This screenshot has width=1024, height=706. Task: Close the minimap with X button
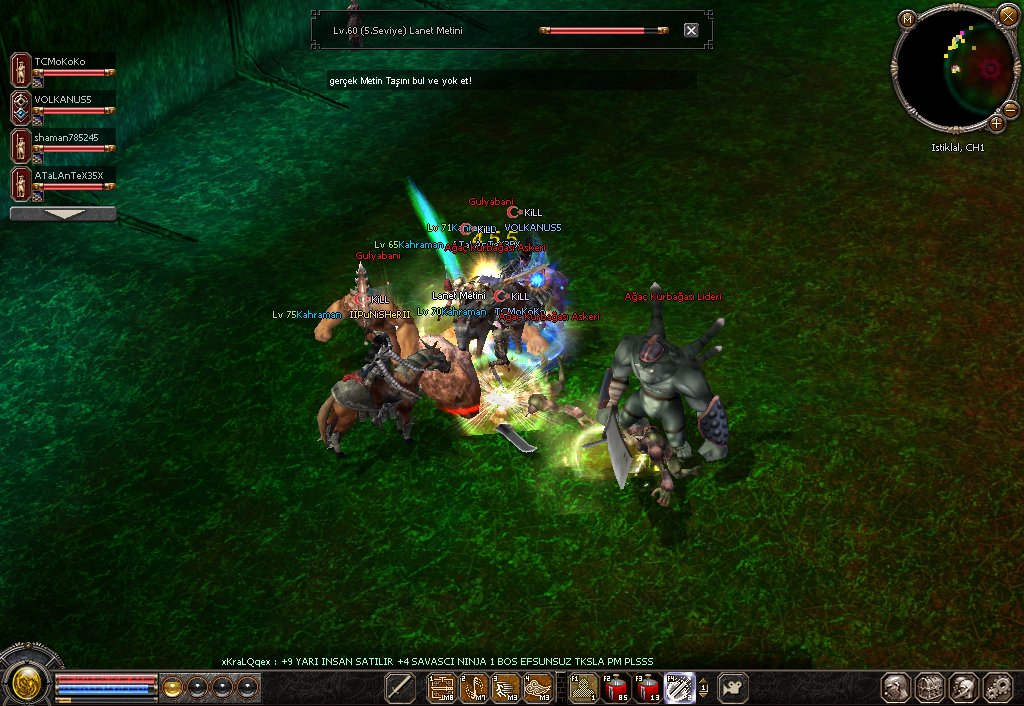[x=1007, y=16]
